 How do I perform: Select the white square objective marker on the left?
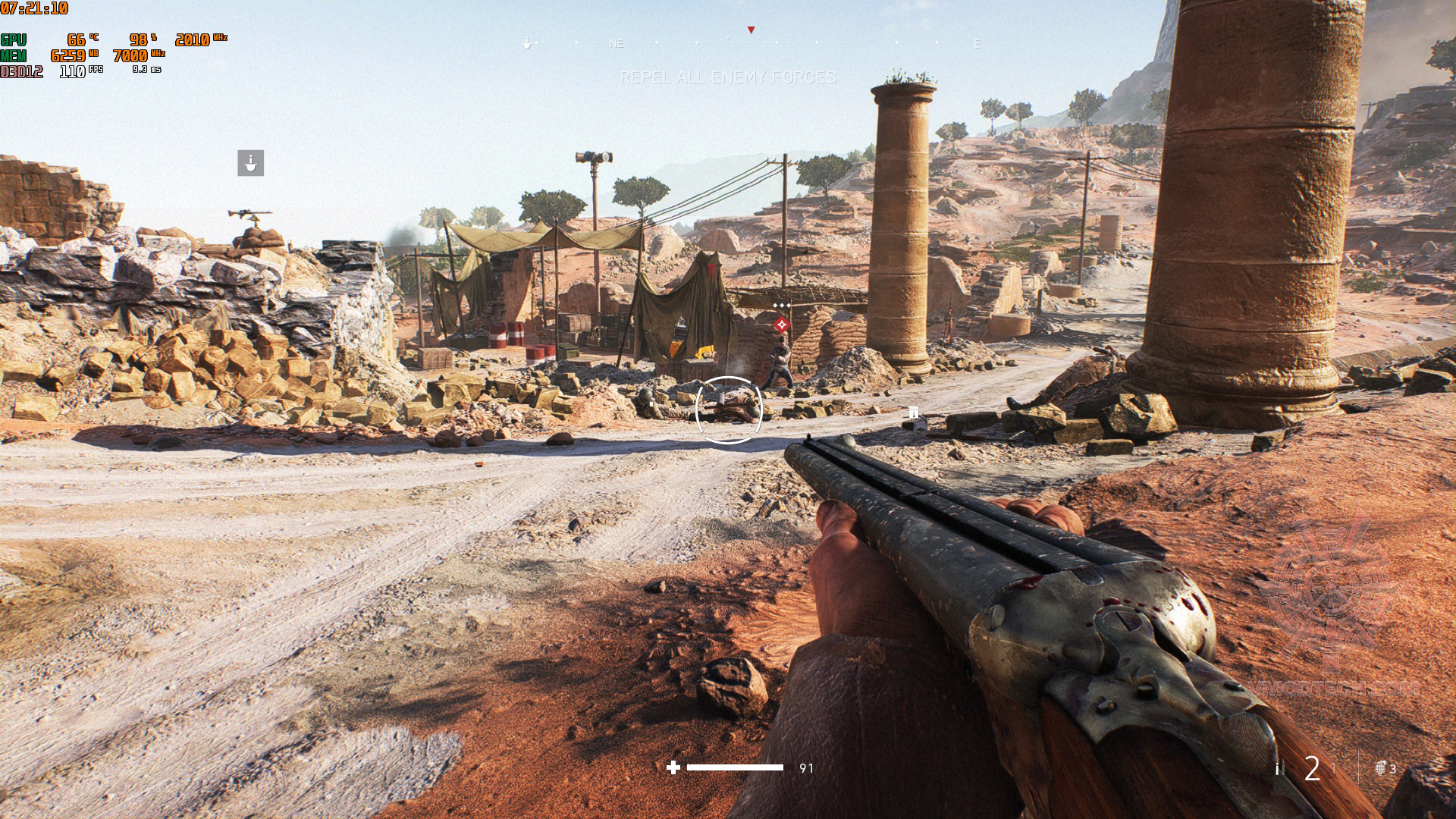(250, 163)
